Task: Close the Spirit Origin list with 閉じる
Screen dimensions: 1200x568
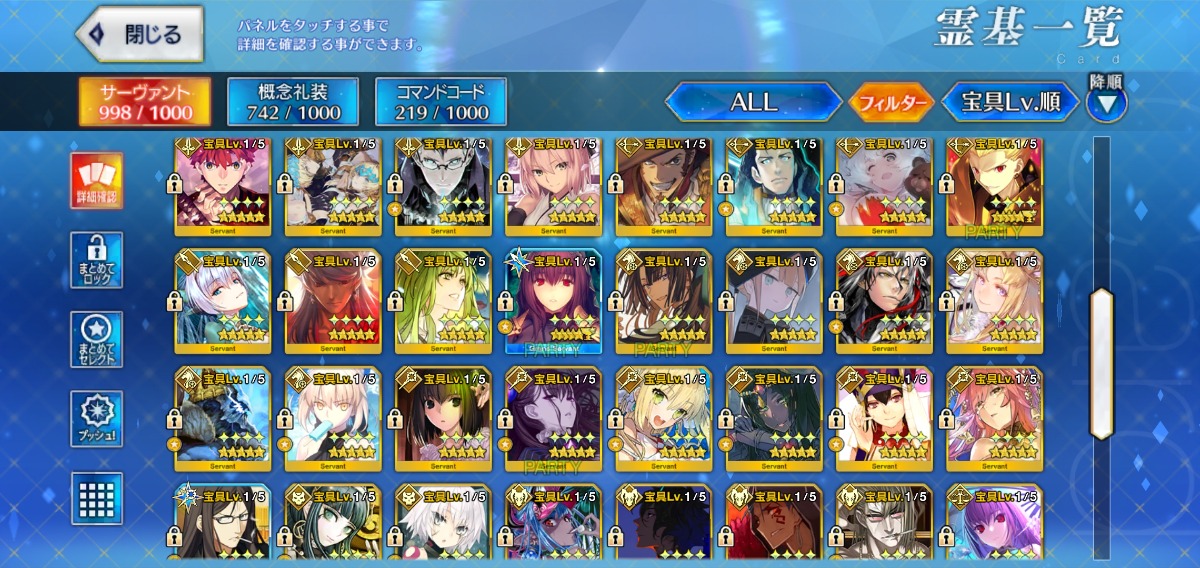Action: tap(140, 34)
